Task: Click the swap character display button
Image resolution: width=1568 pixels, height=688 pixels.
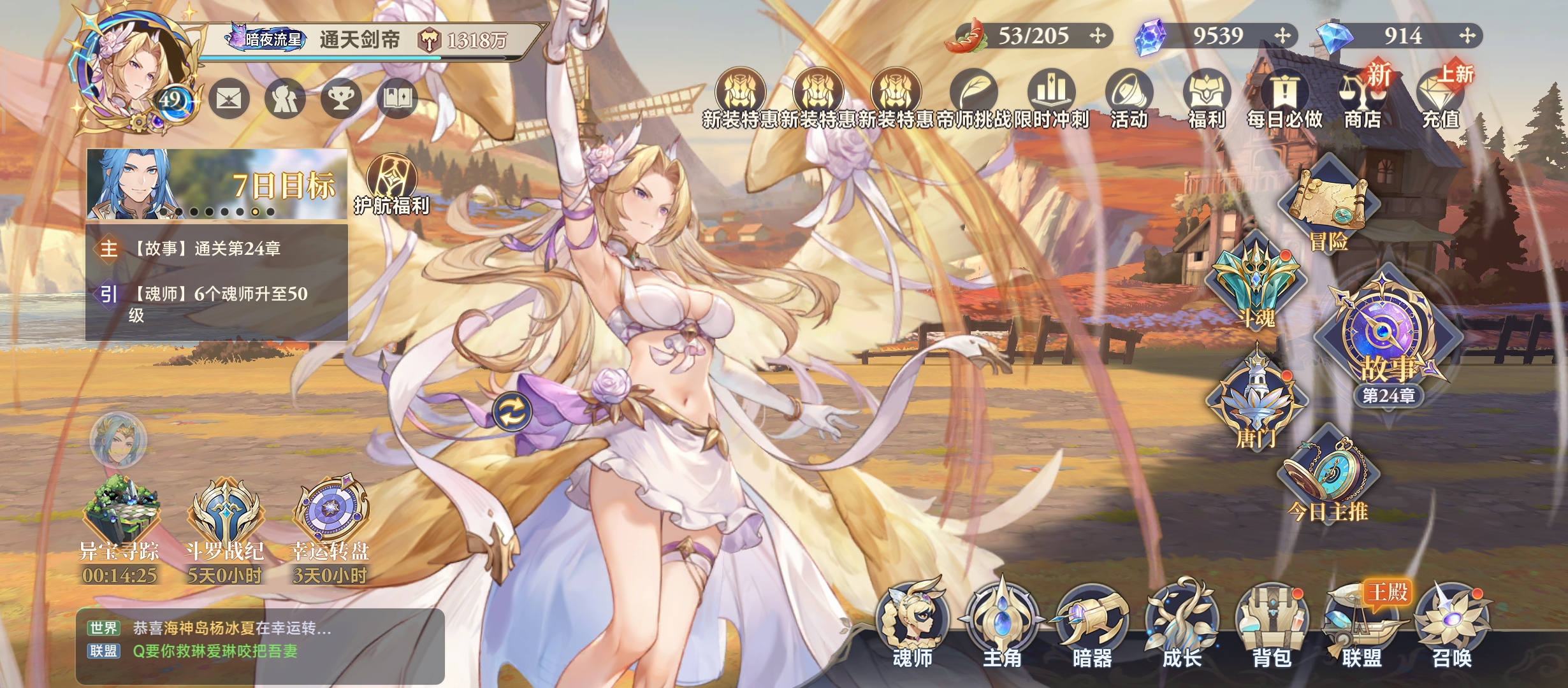Action: coord(512,412)
